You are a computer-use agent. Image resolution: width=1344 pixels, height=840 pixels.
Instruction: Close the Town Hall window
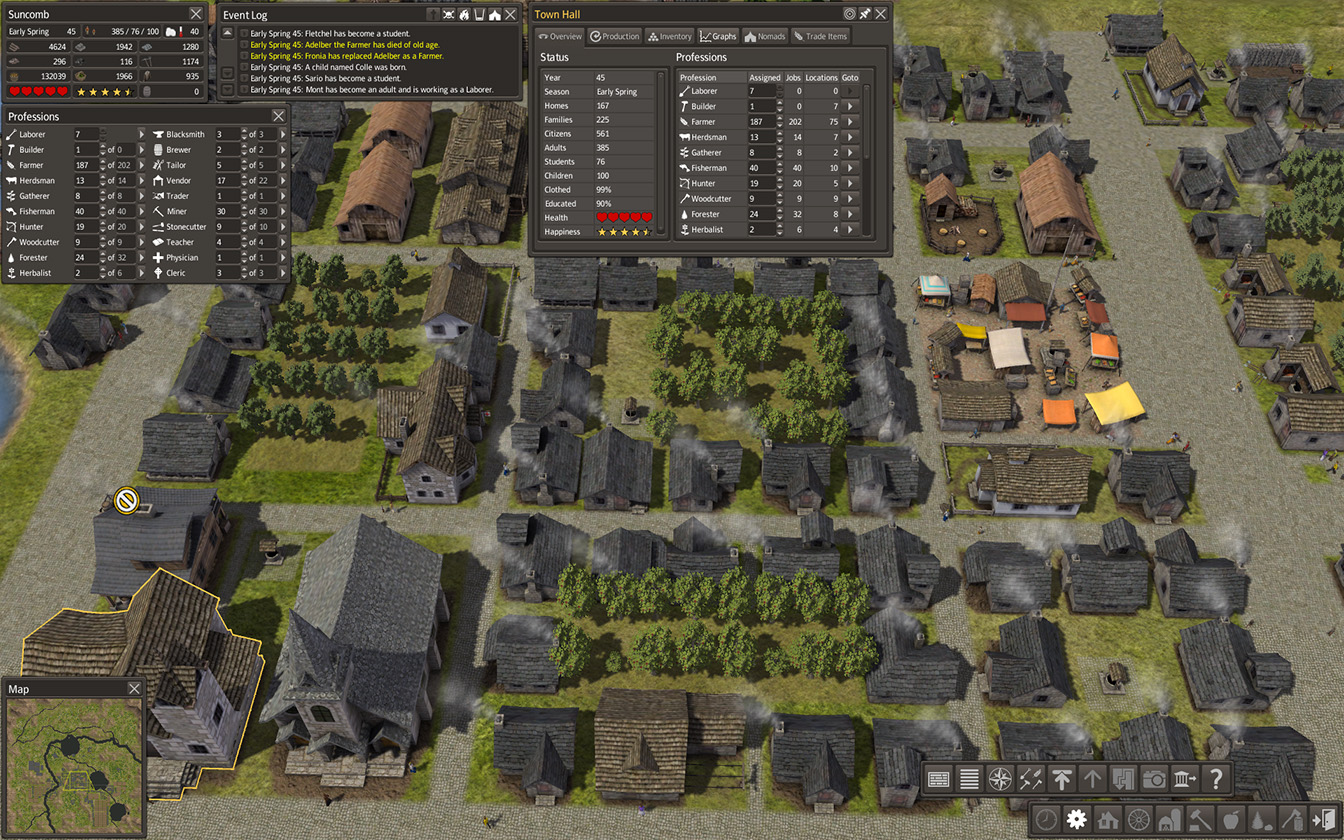882,14
